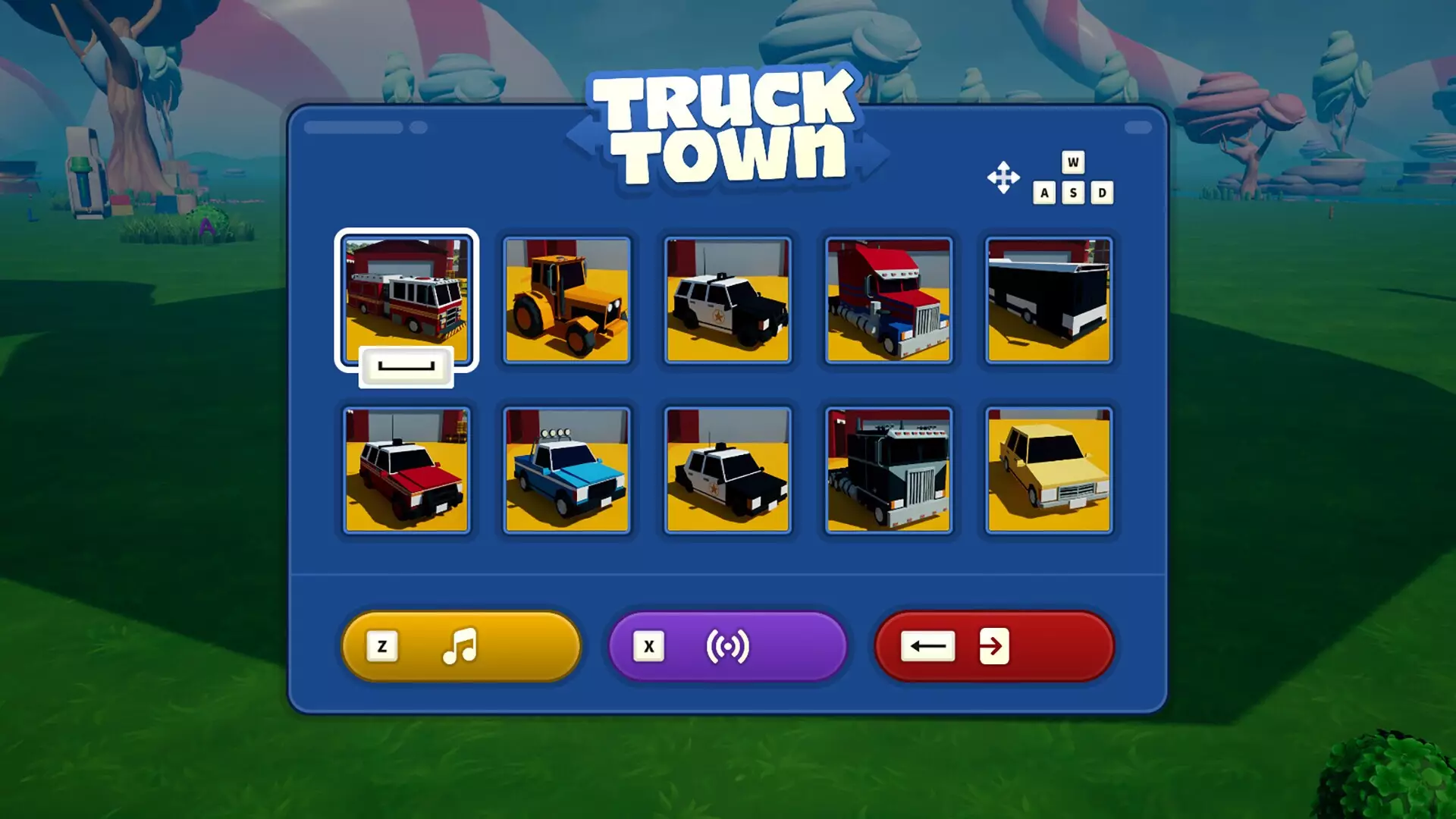Click the spacebar indicator under the fire truck
The height and width of the screenshot is (819, 1456).
[408, 366]
